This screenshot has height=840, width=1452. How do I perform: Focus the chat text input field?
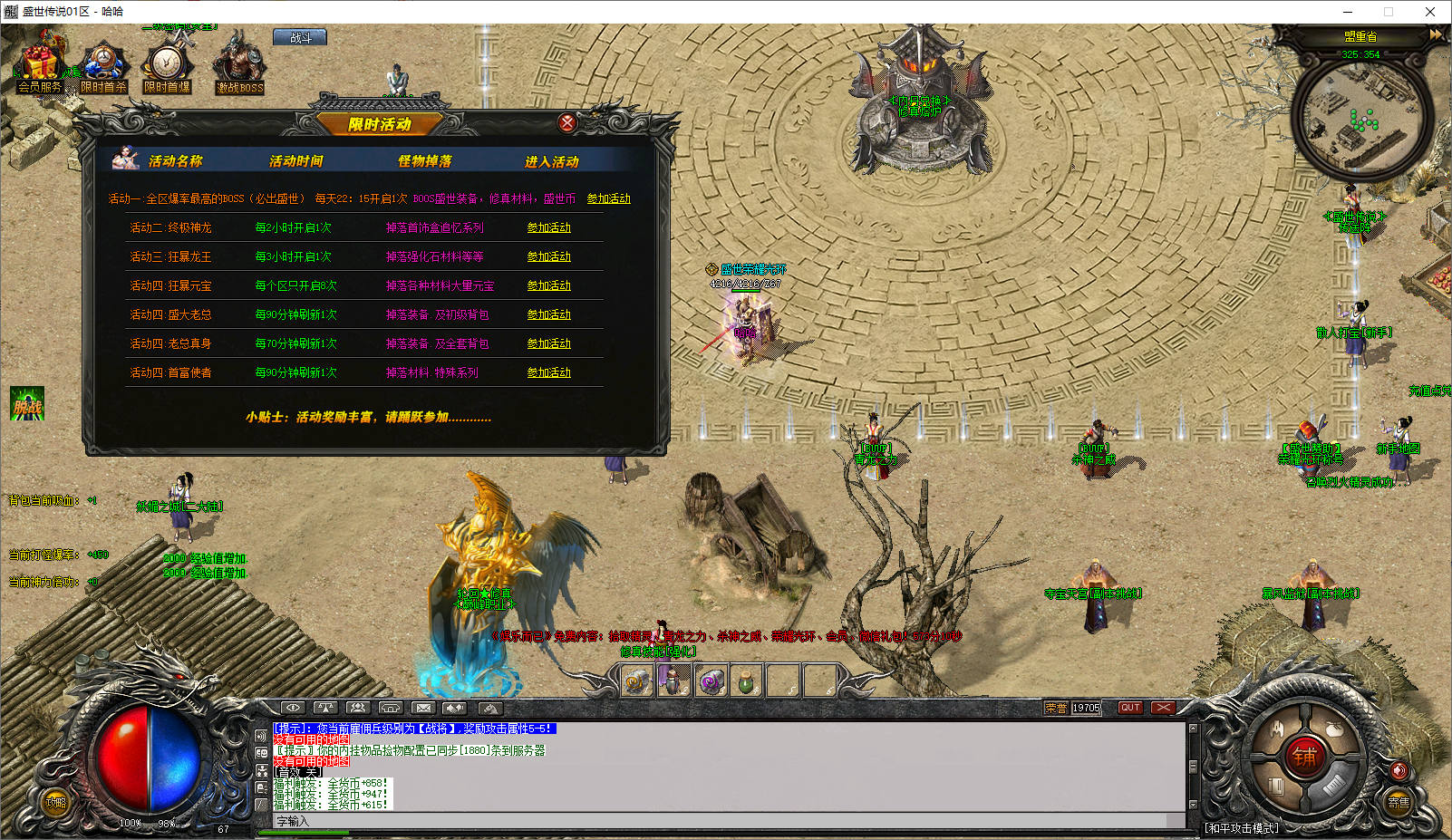click(725, 821)
